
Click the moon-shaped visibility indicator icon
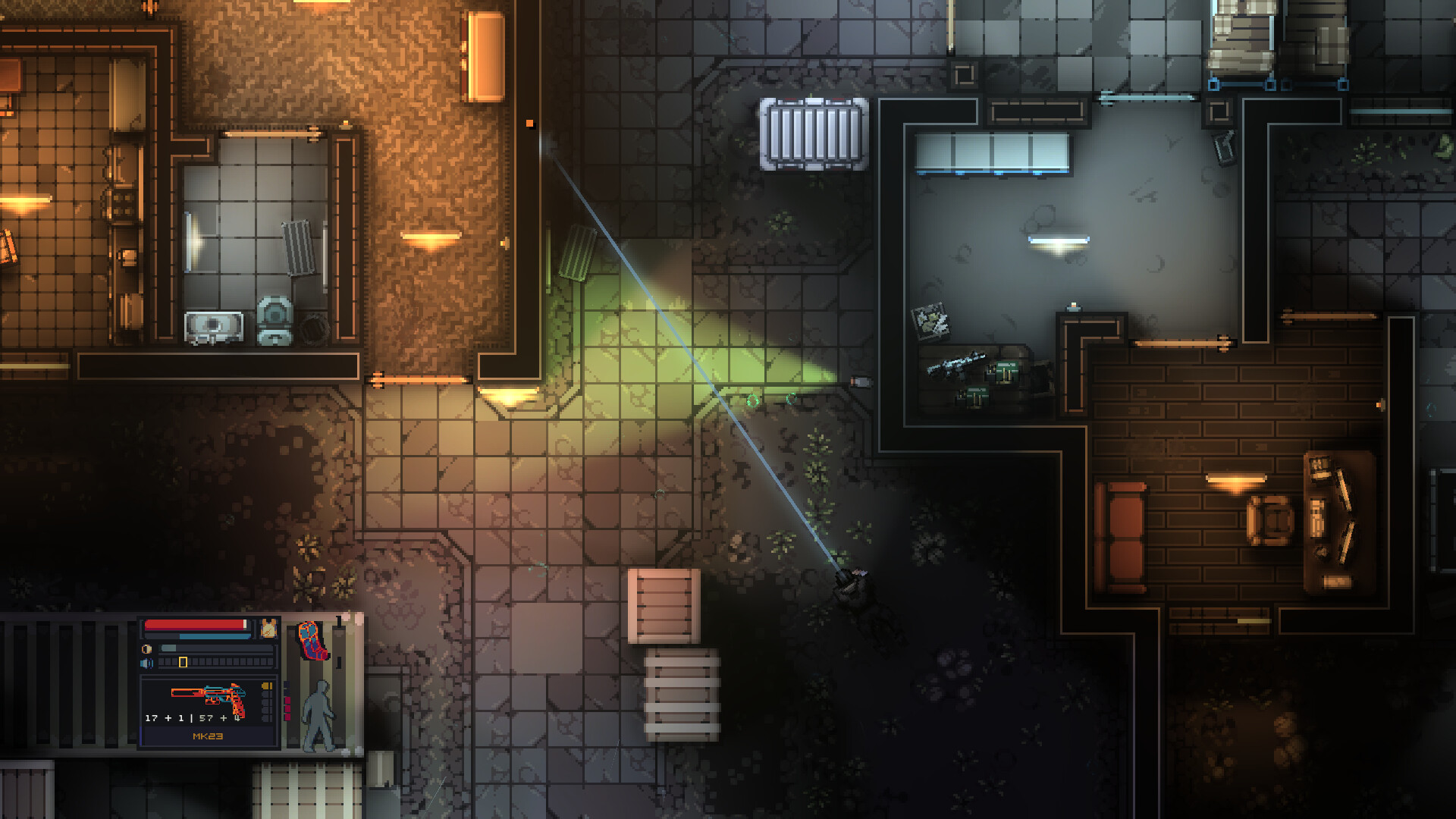click(x=146, y=648)
